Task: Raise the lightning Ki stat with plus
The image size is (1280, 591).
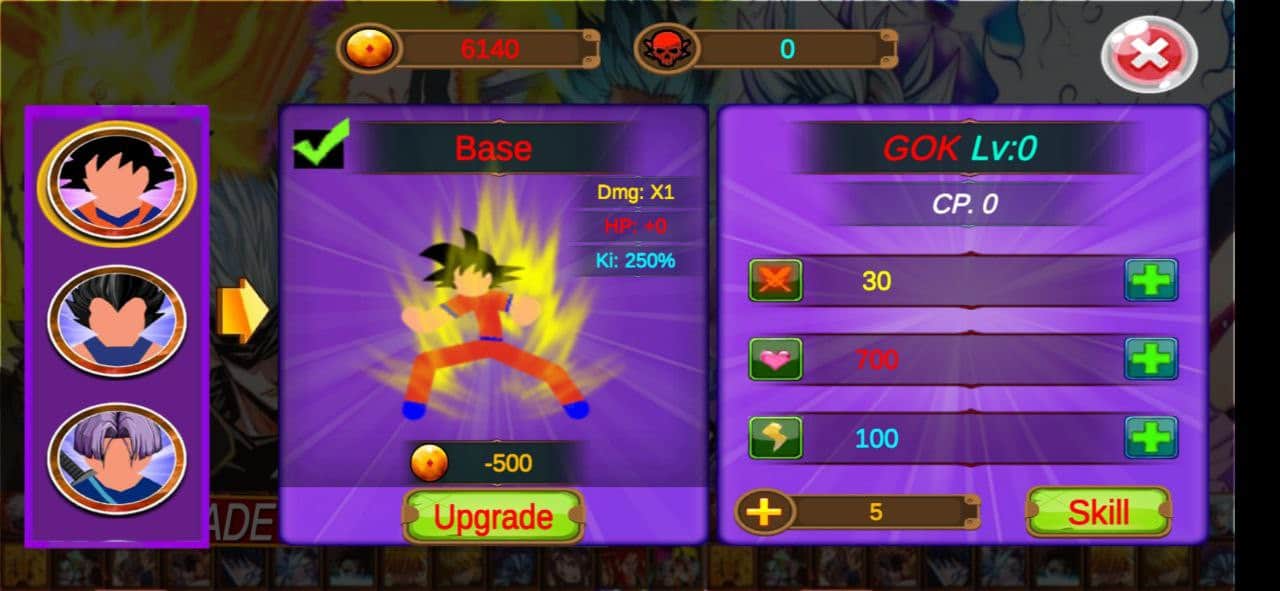Action: pyautogui.click(x=1151, y=437)
